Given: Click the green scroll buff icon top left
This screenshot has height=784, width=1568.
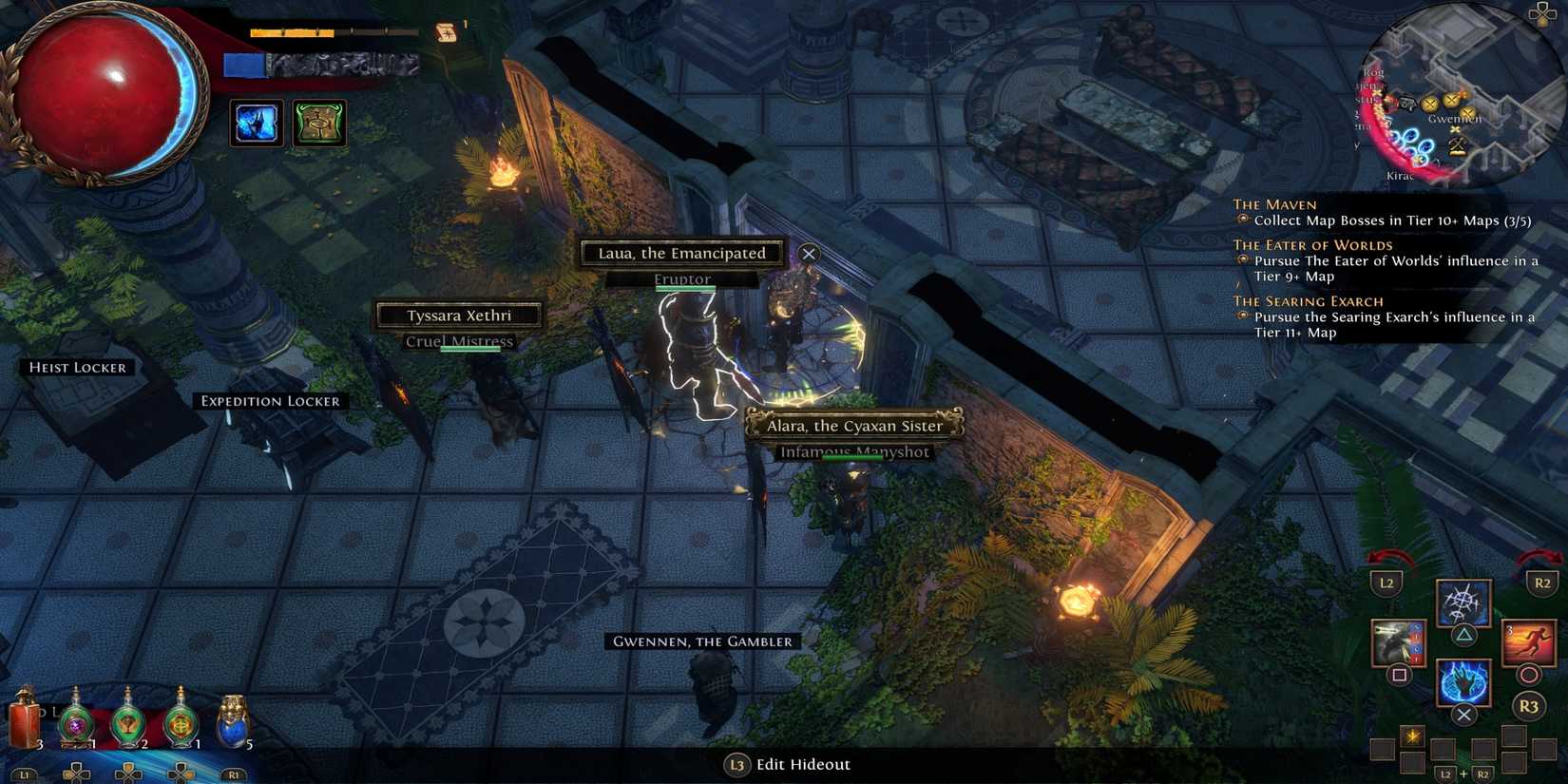Looking at the screenshot, I should coord(317,122).
